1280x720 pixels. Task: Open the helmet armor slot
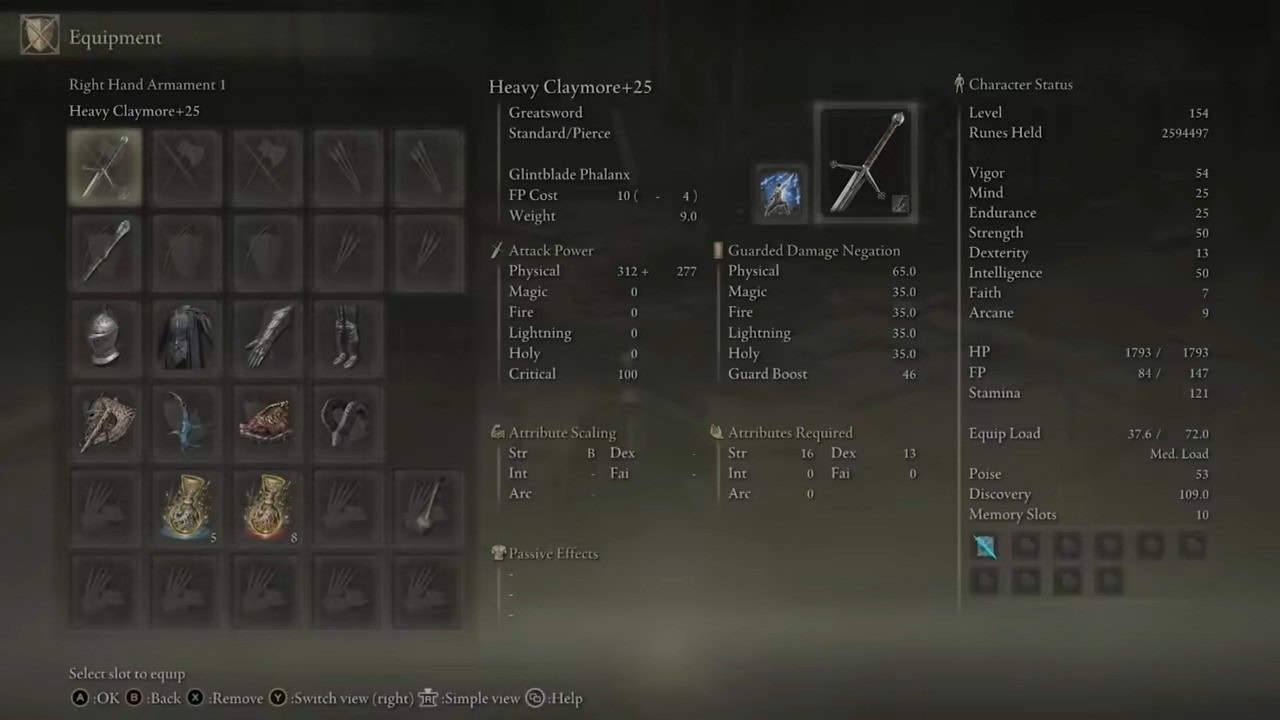[105, 337]
